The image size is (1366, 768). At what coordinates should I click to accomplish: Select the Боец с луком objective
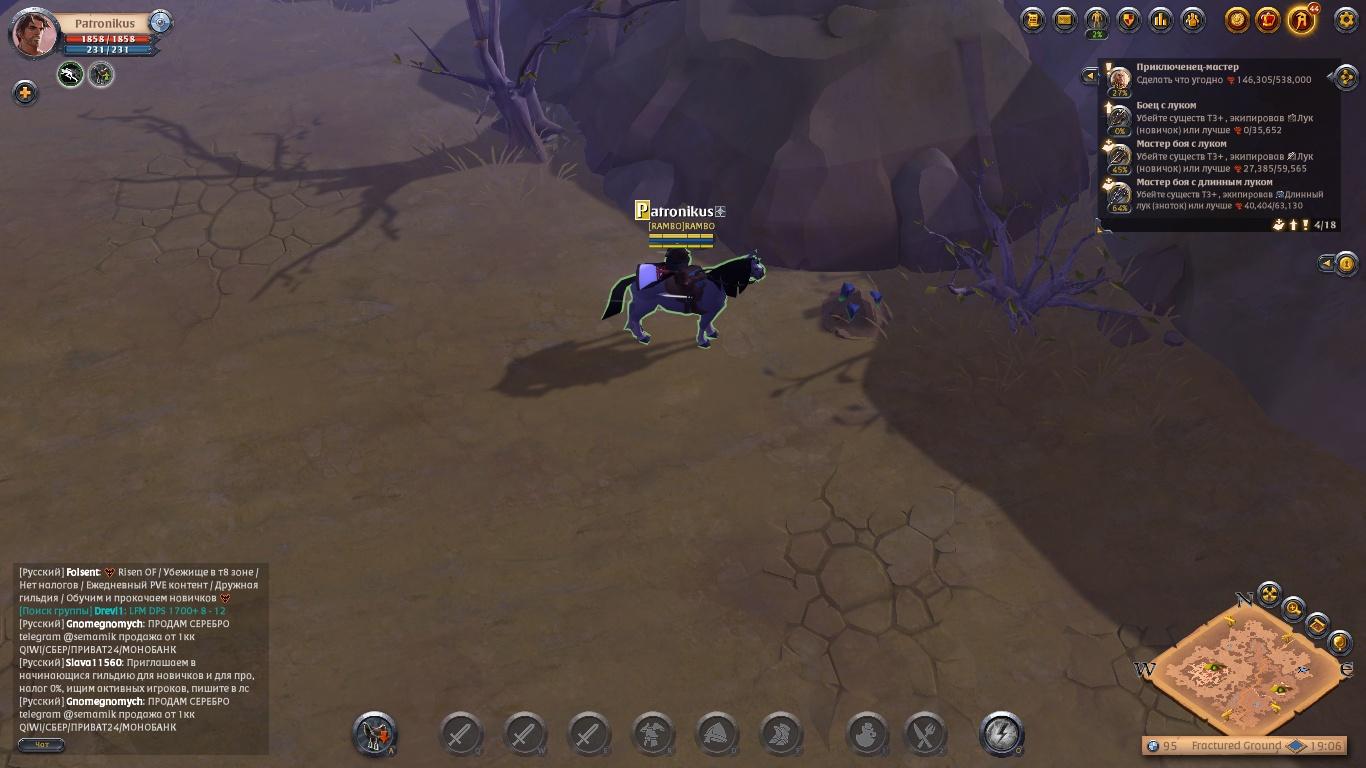pyautogui.click(x=1166, y=105)
